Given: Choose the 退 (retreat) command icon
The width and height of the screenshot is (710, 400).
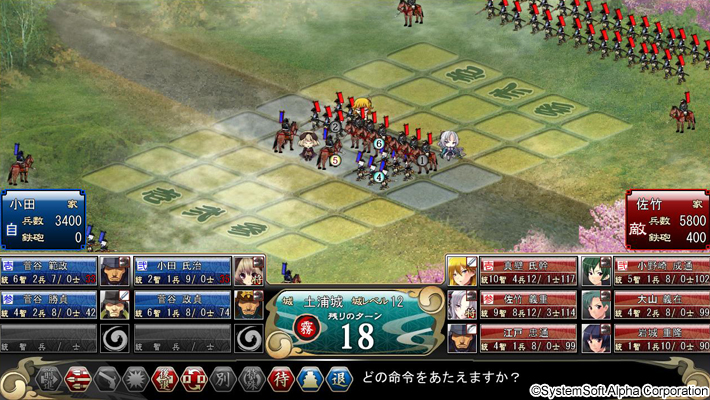Looking at the screenshot, I should [338, 380].
